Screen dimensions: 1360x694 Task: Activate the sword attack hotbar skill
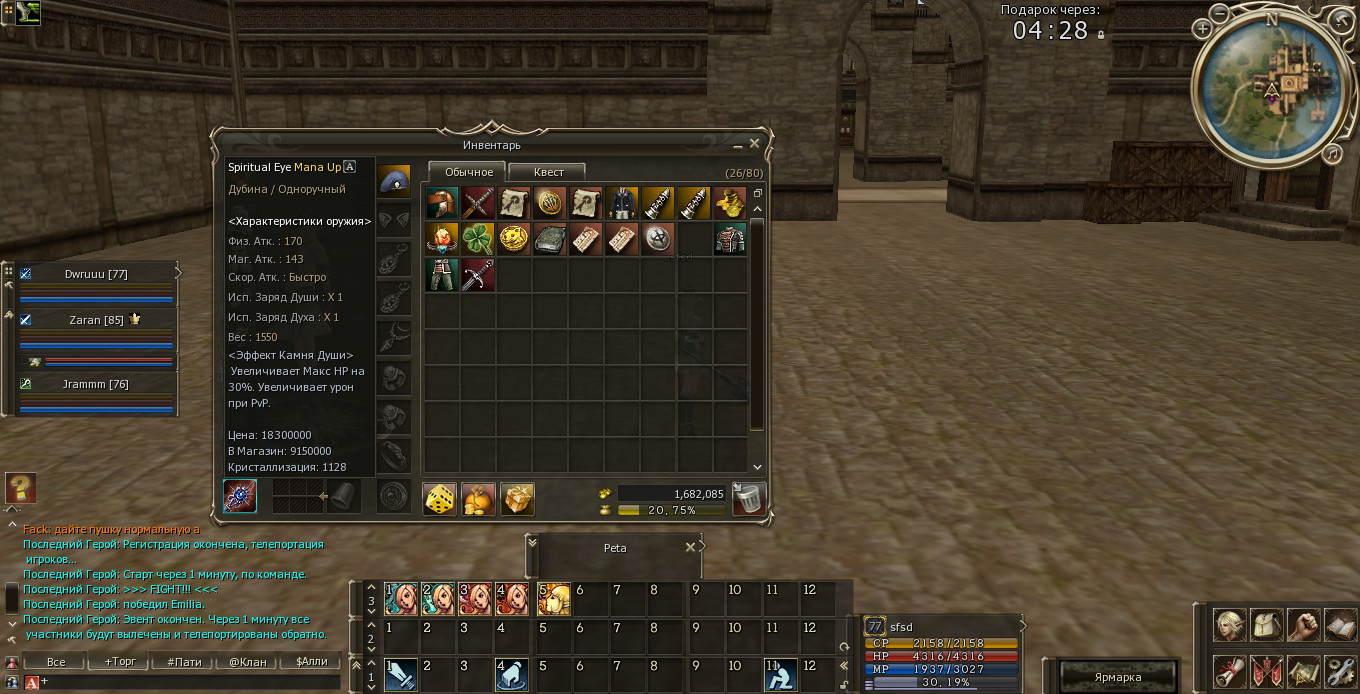click(x=402, y=675)
